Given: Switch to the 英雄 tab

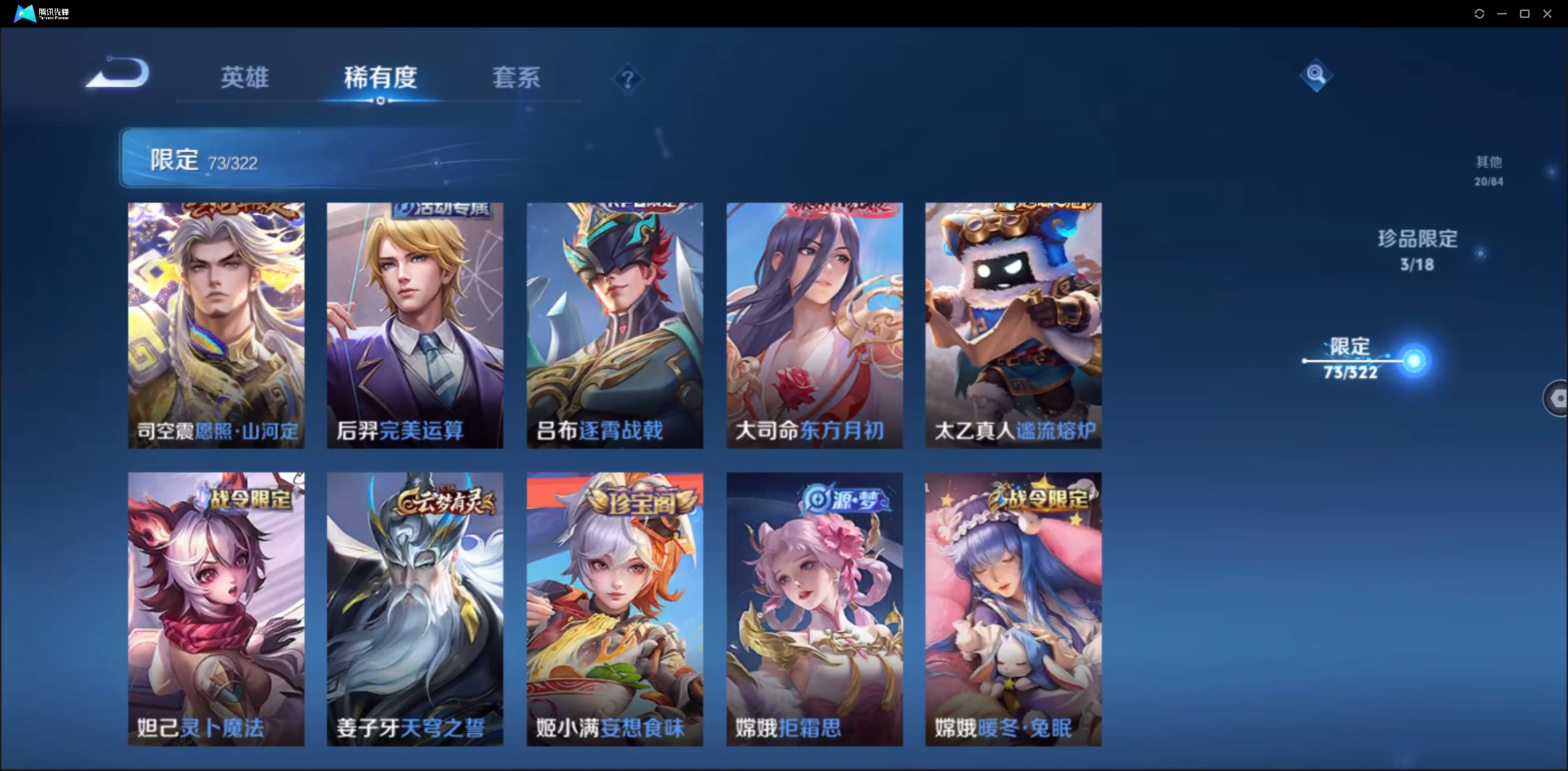Looking at the screenshot, I should 244,78.
